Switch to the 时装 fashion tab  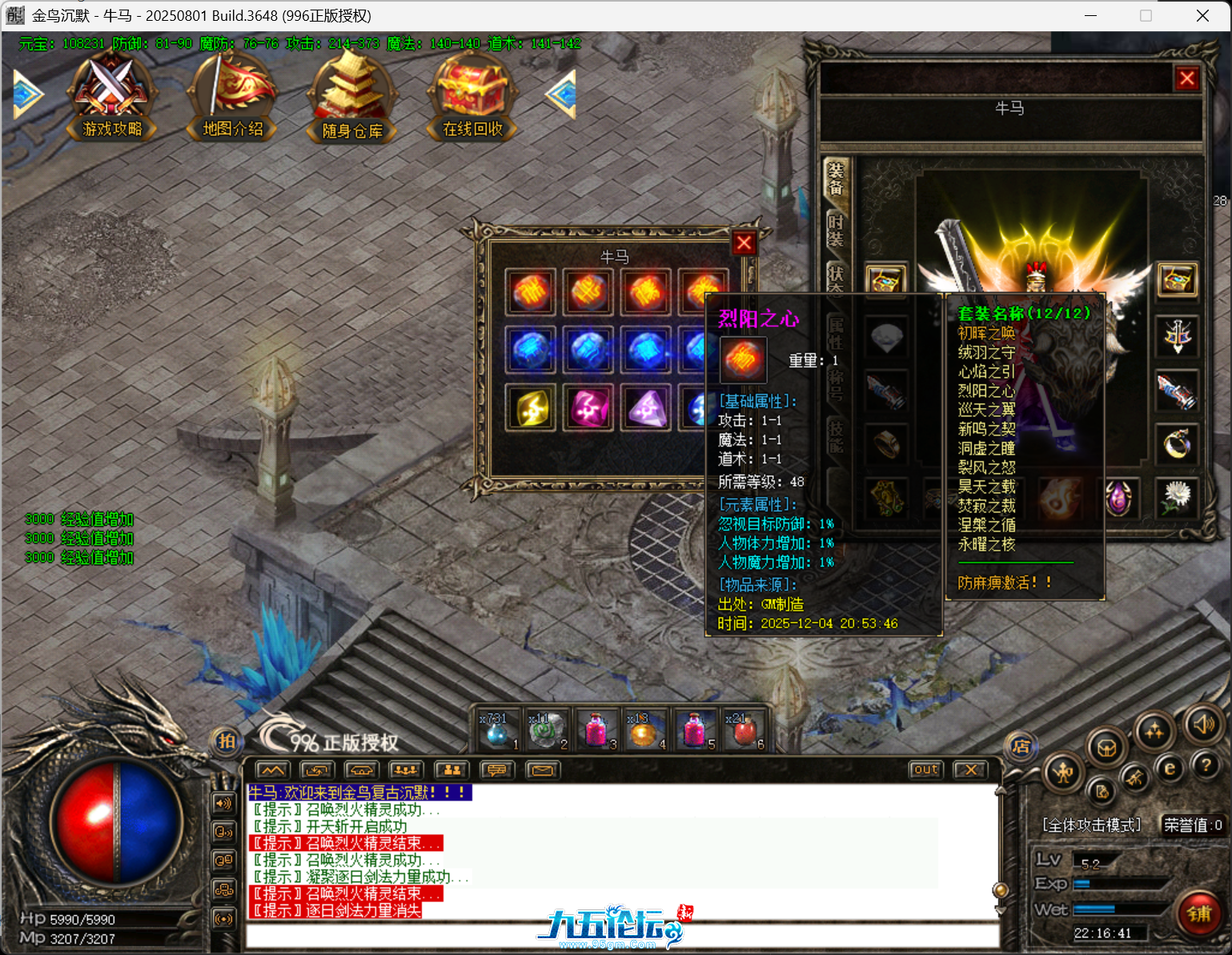(836, 231)
